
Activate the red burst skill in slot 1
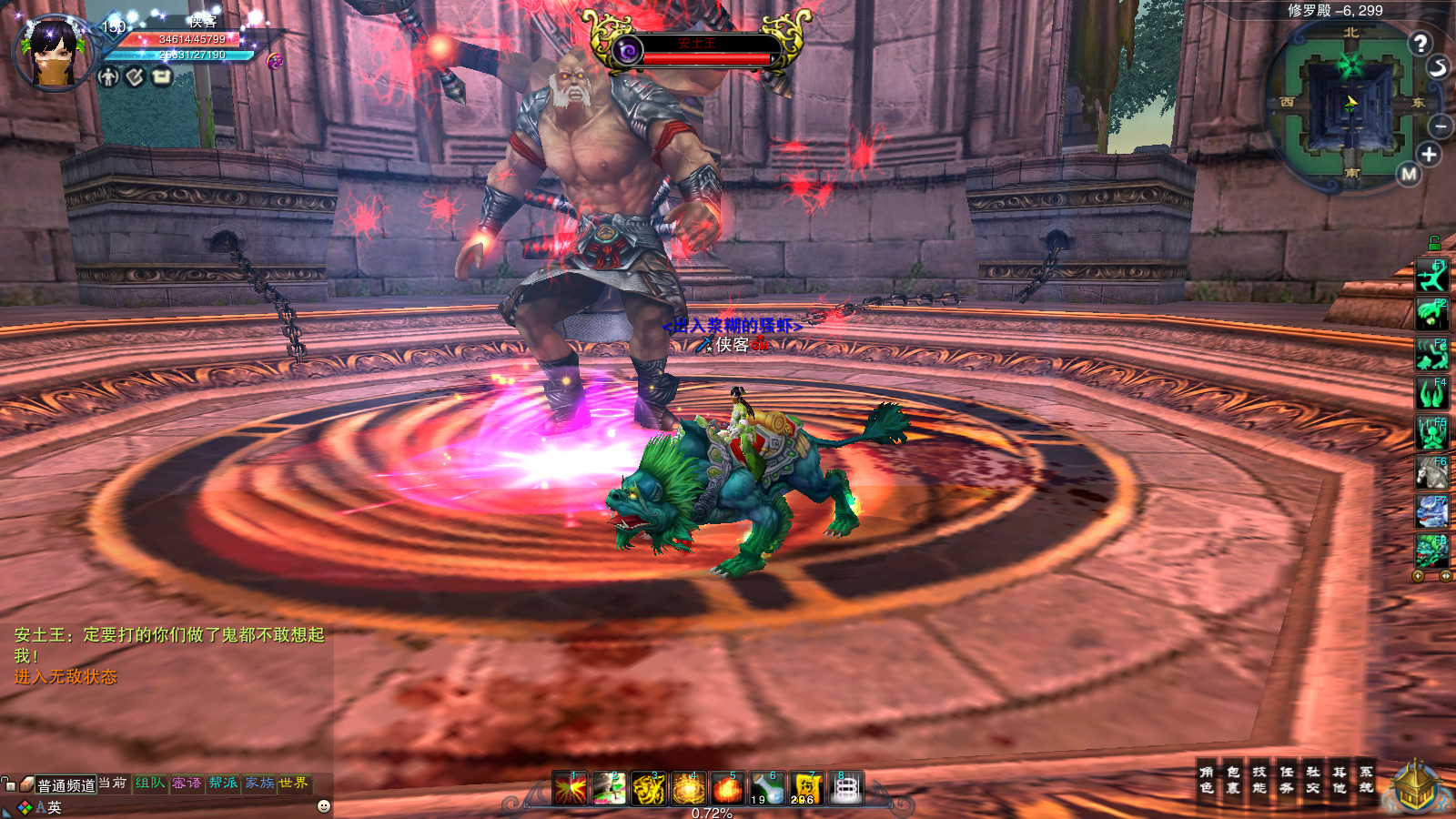point(571,788)
